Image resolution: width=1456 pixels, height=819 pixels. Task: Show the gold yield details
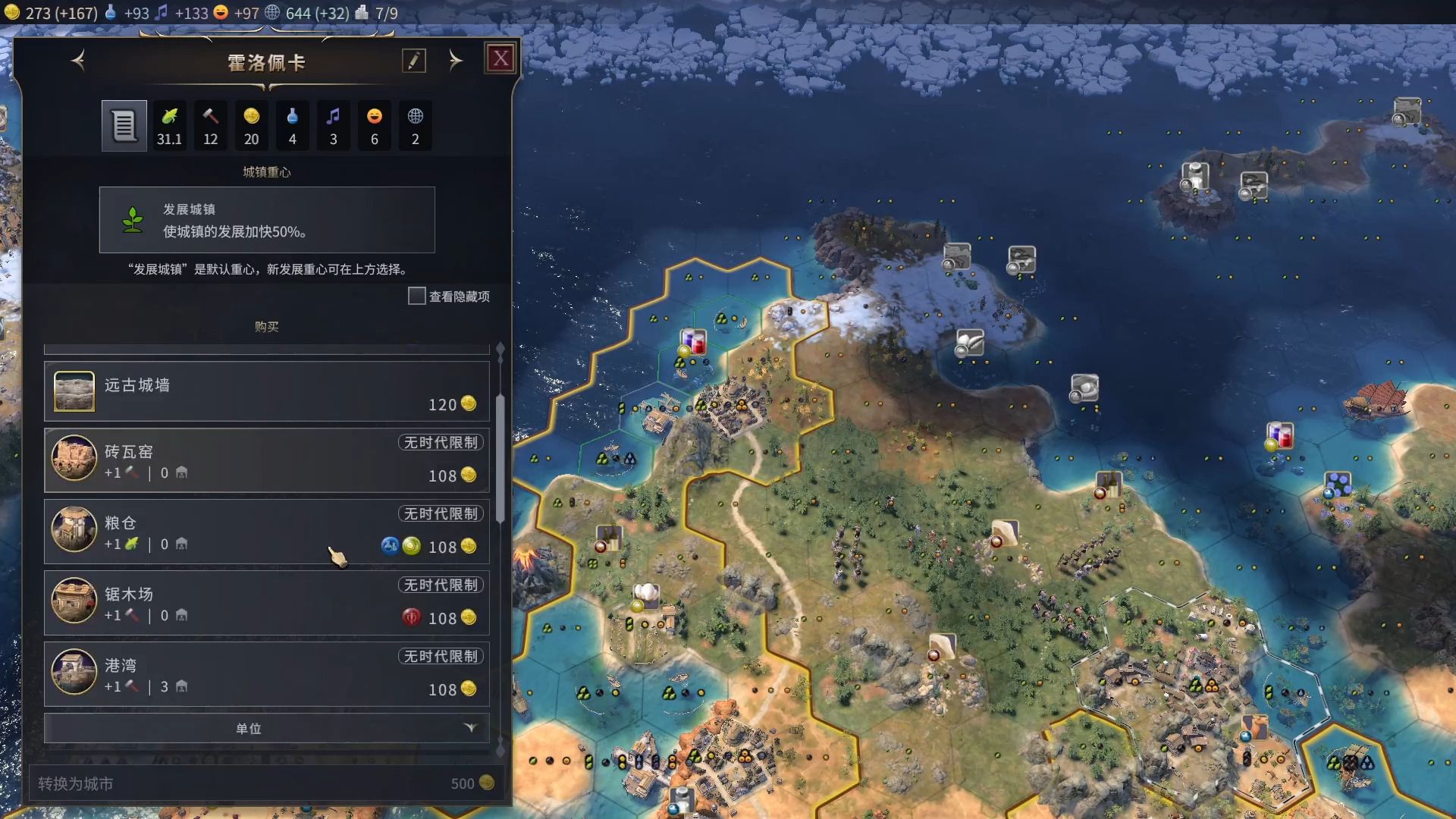[x=251, y=126]
